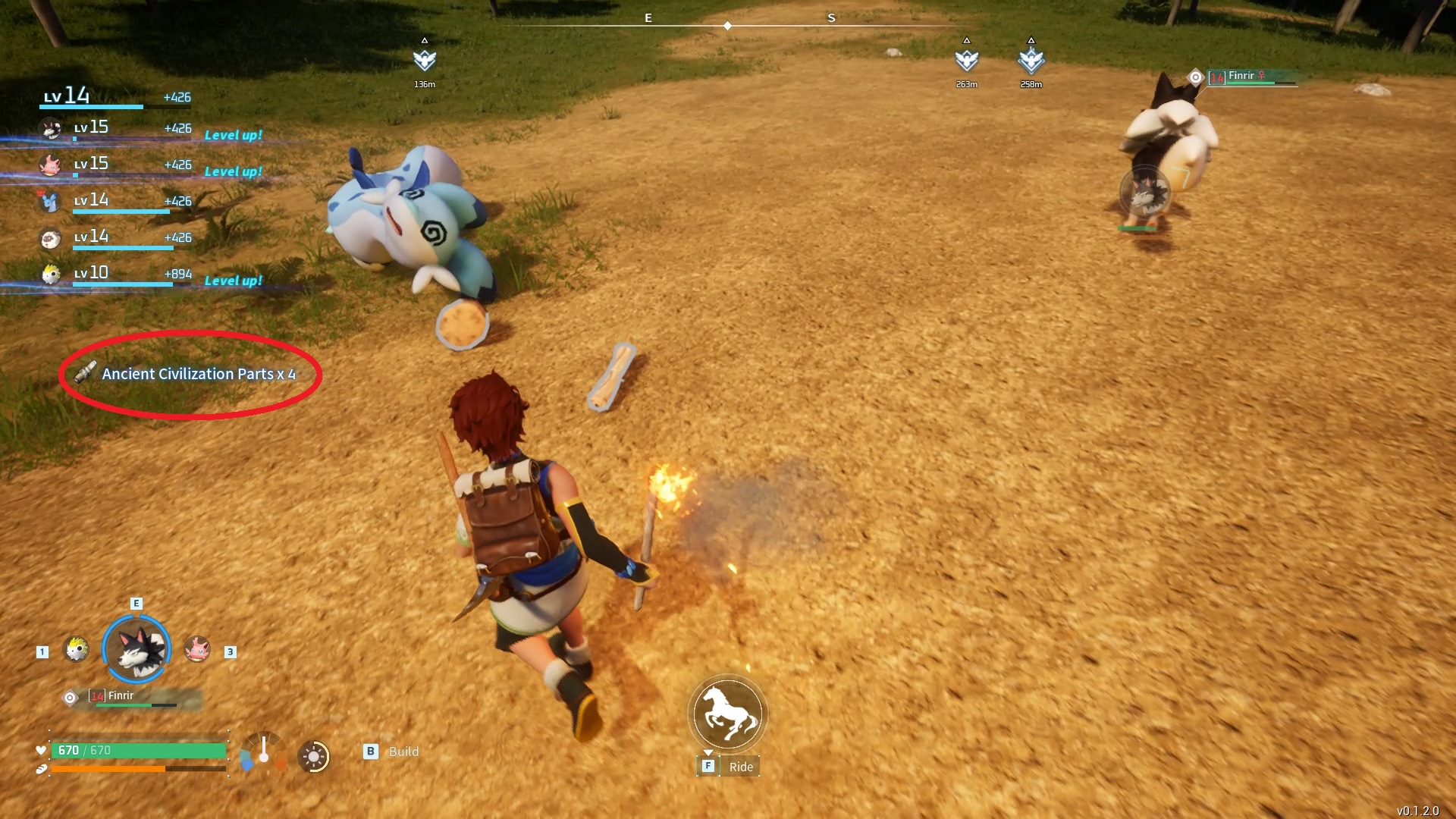Click the Build label
This screenshot has height=819, width=1456.
click(403, 752)
